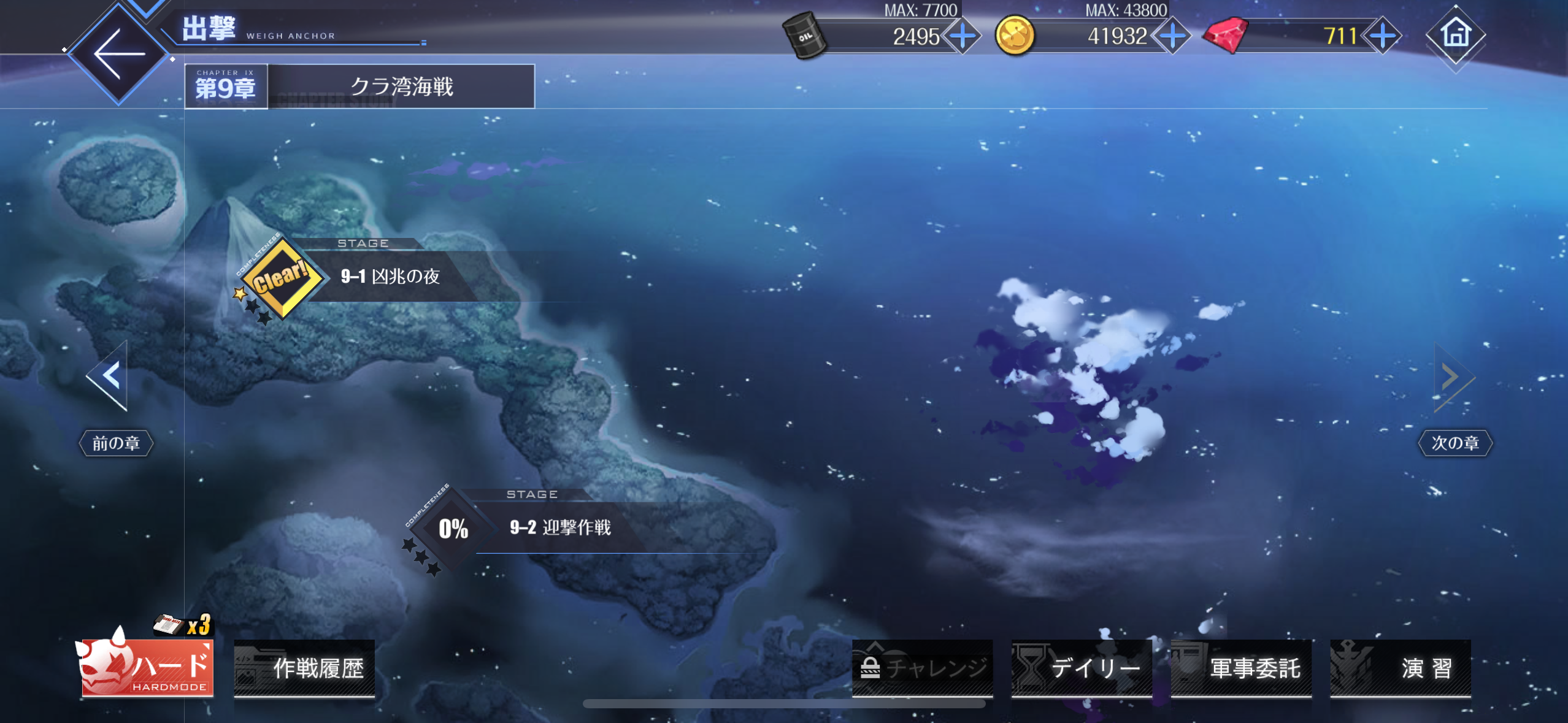This screenshot has width=1568, height=723.
Task: Open Daily (デイリー) raids
Action: pos(1082,668)
